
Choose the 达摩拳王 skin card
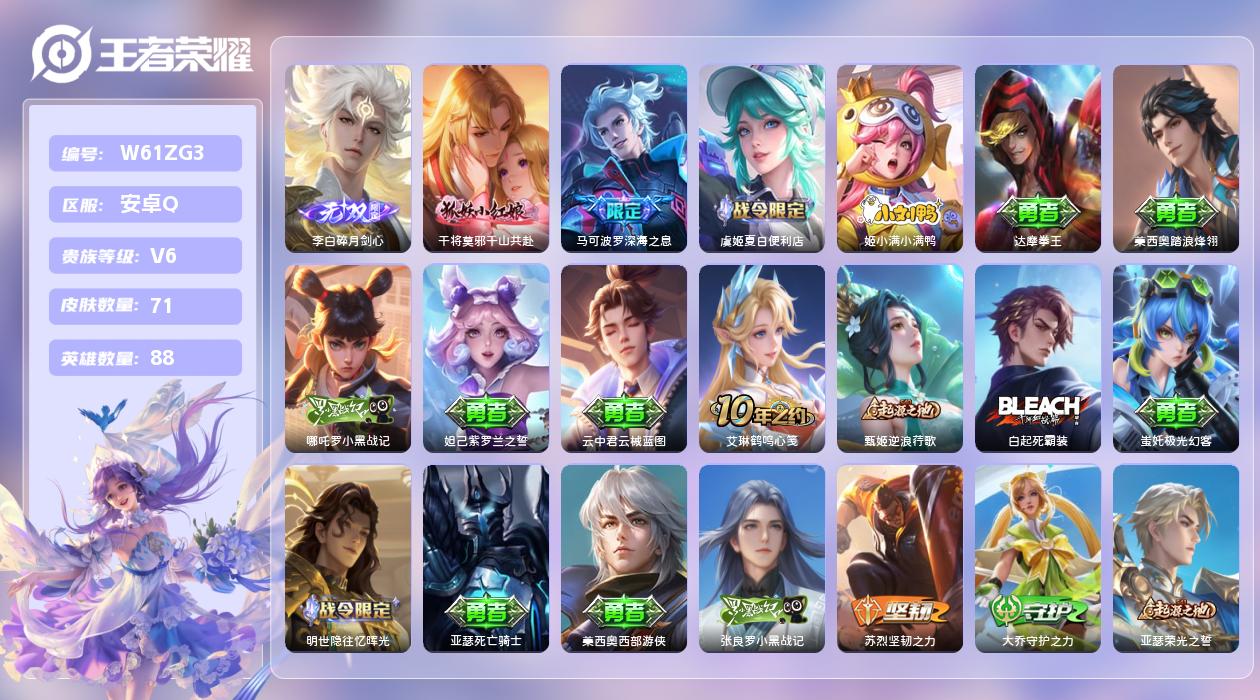[1038, 158]
